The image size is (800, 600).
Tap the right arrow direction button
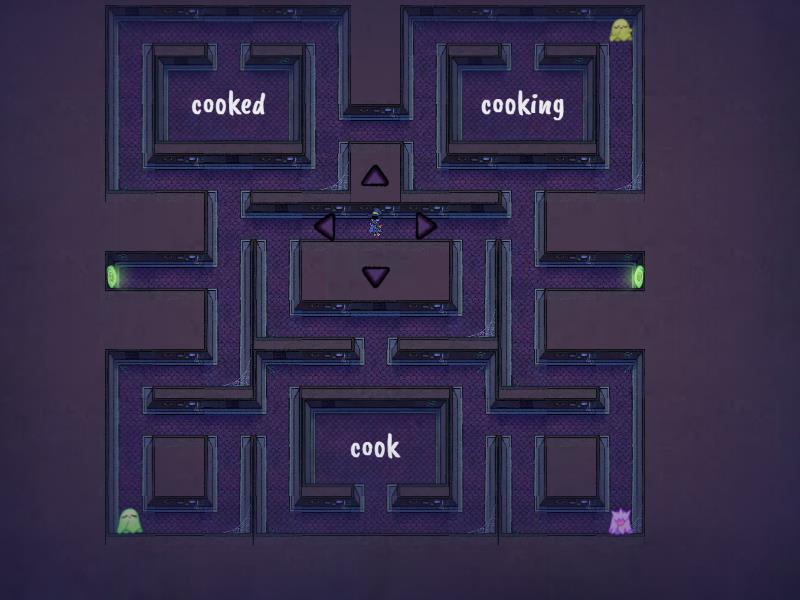coord(426,226)
